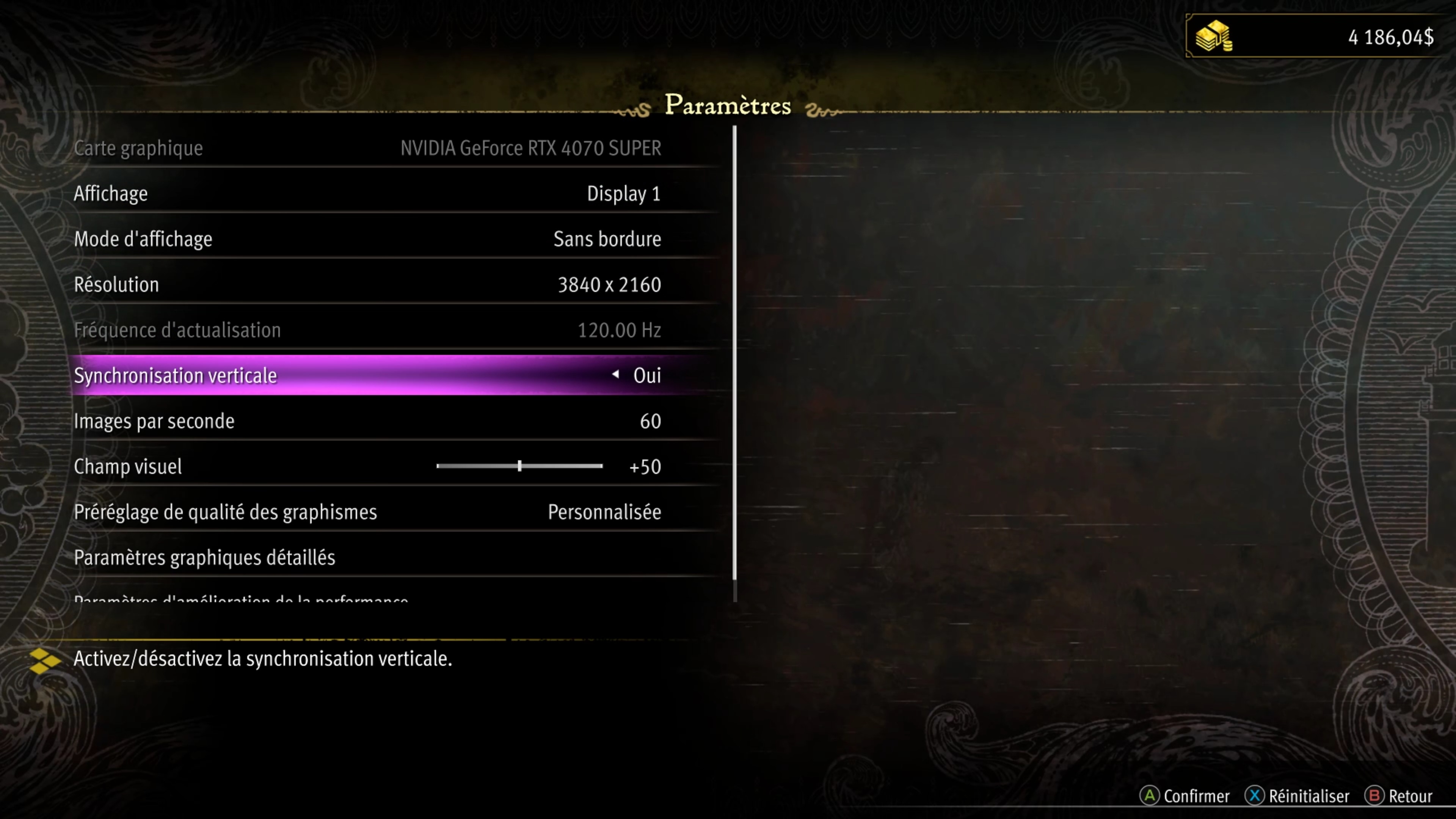1456x819 pixels.
Task: Open Paramètres graphiques détaillés
Action: (367, 558)
